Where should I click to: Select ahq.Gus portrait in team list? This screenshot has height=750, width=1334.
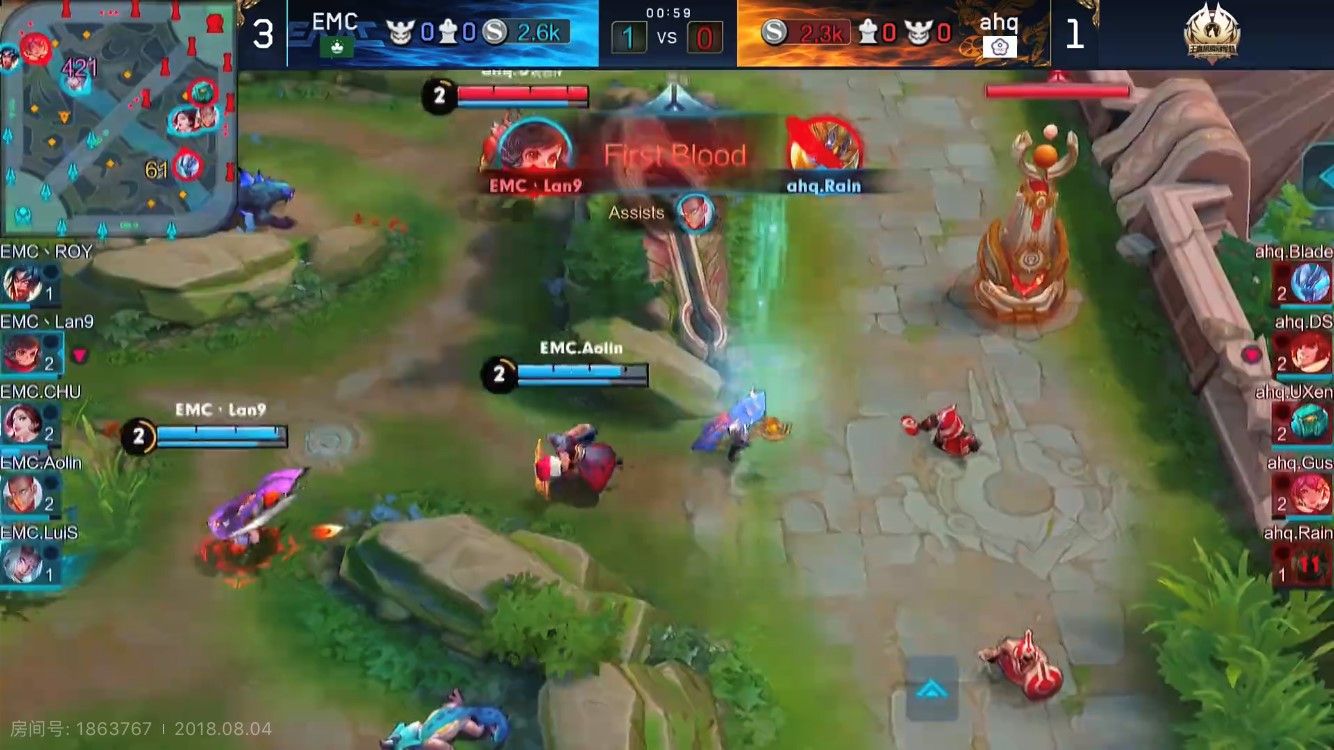pyautogui.click(x=1311, y=493)
